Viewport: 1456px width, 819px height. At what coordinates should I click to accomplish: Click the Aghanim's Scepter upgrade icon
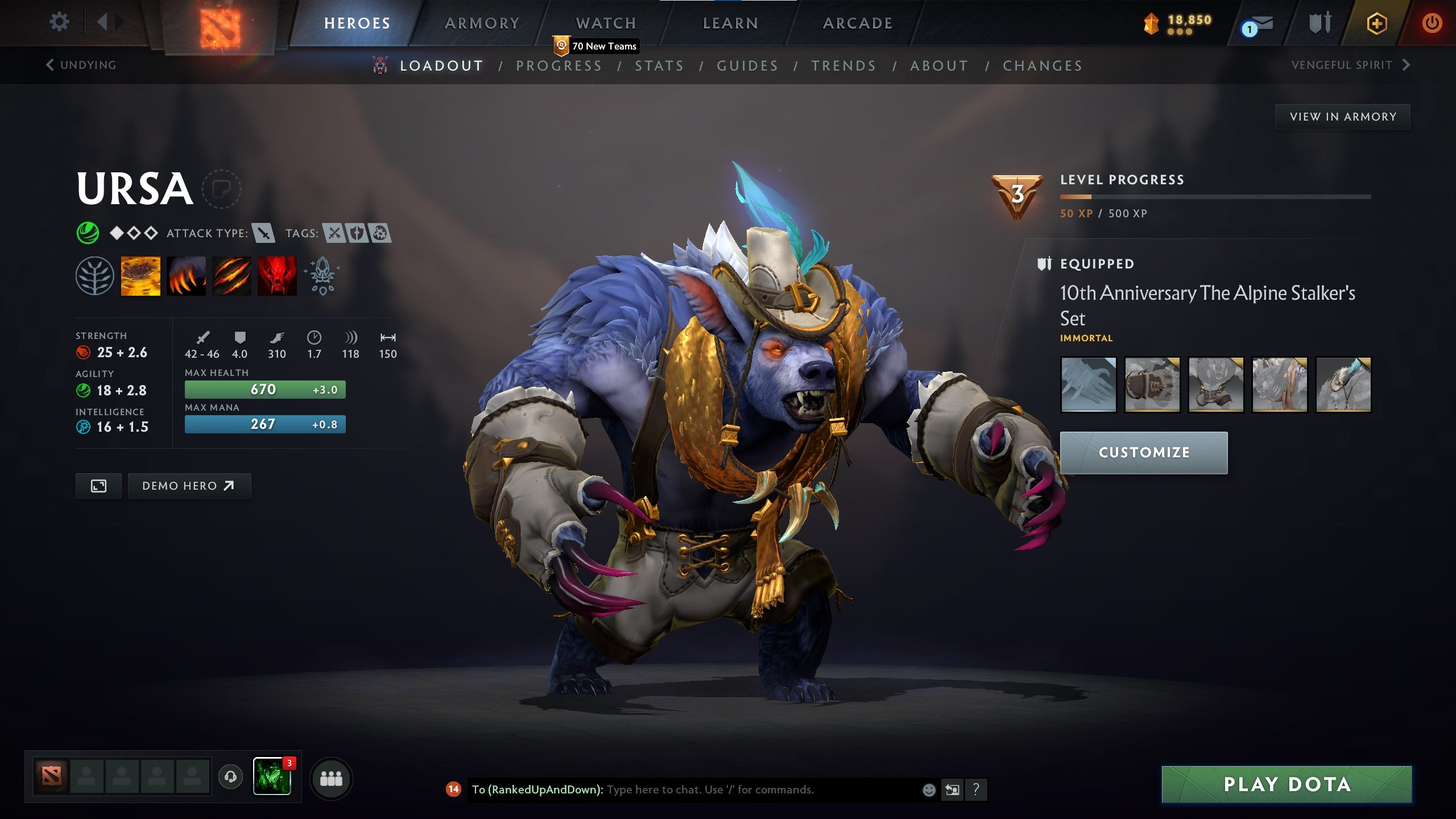(x=321, y=278)
